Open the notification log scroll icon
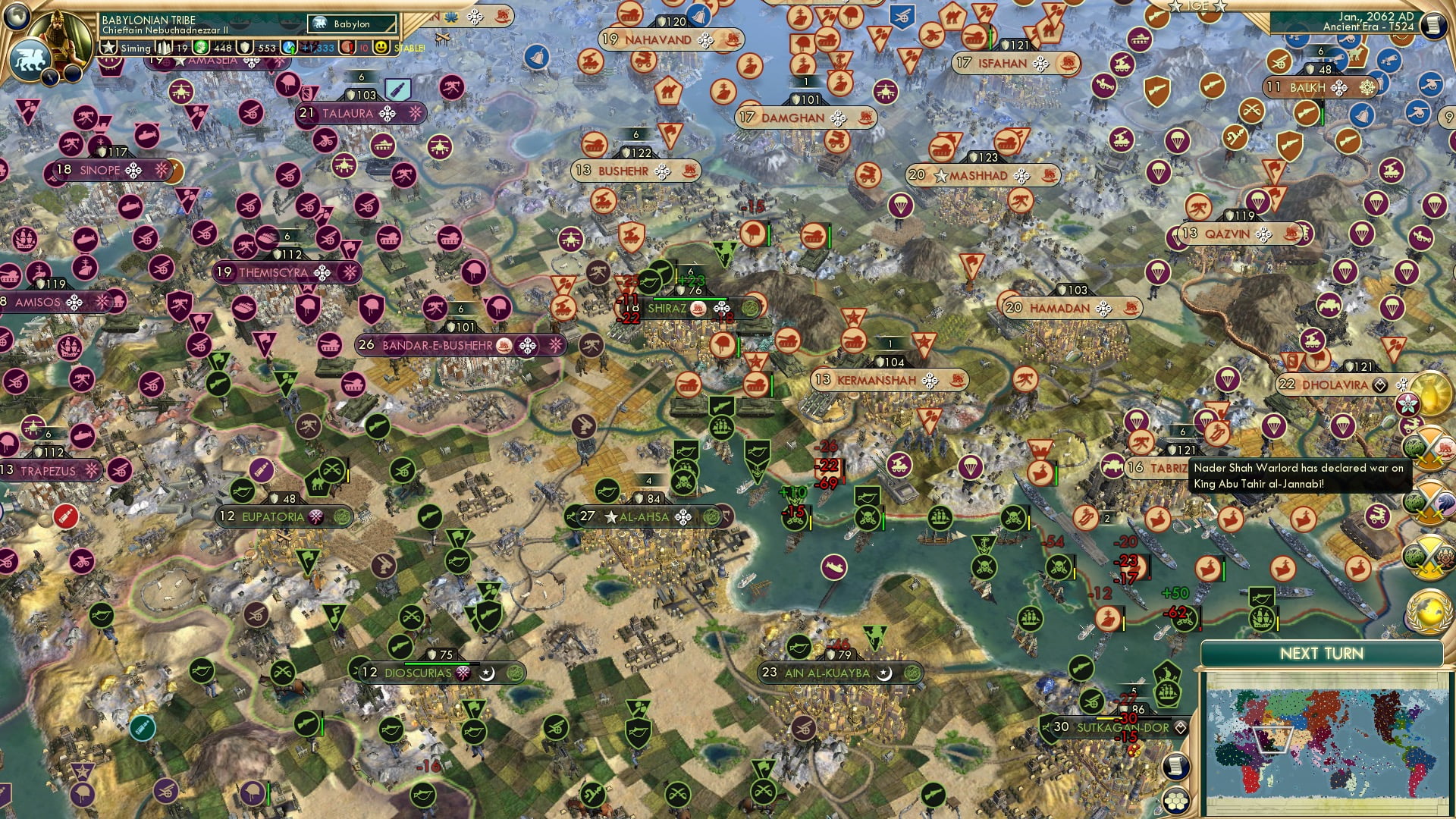1456x819 pixels. 1176,764
